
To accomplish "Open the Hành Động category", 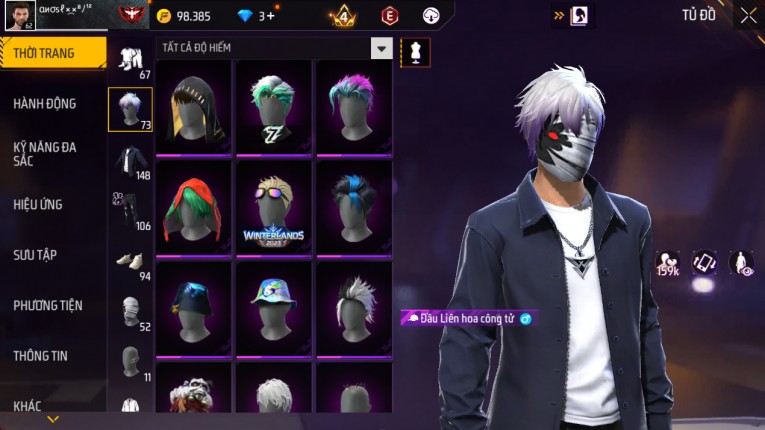I will (45, 103).
